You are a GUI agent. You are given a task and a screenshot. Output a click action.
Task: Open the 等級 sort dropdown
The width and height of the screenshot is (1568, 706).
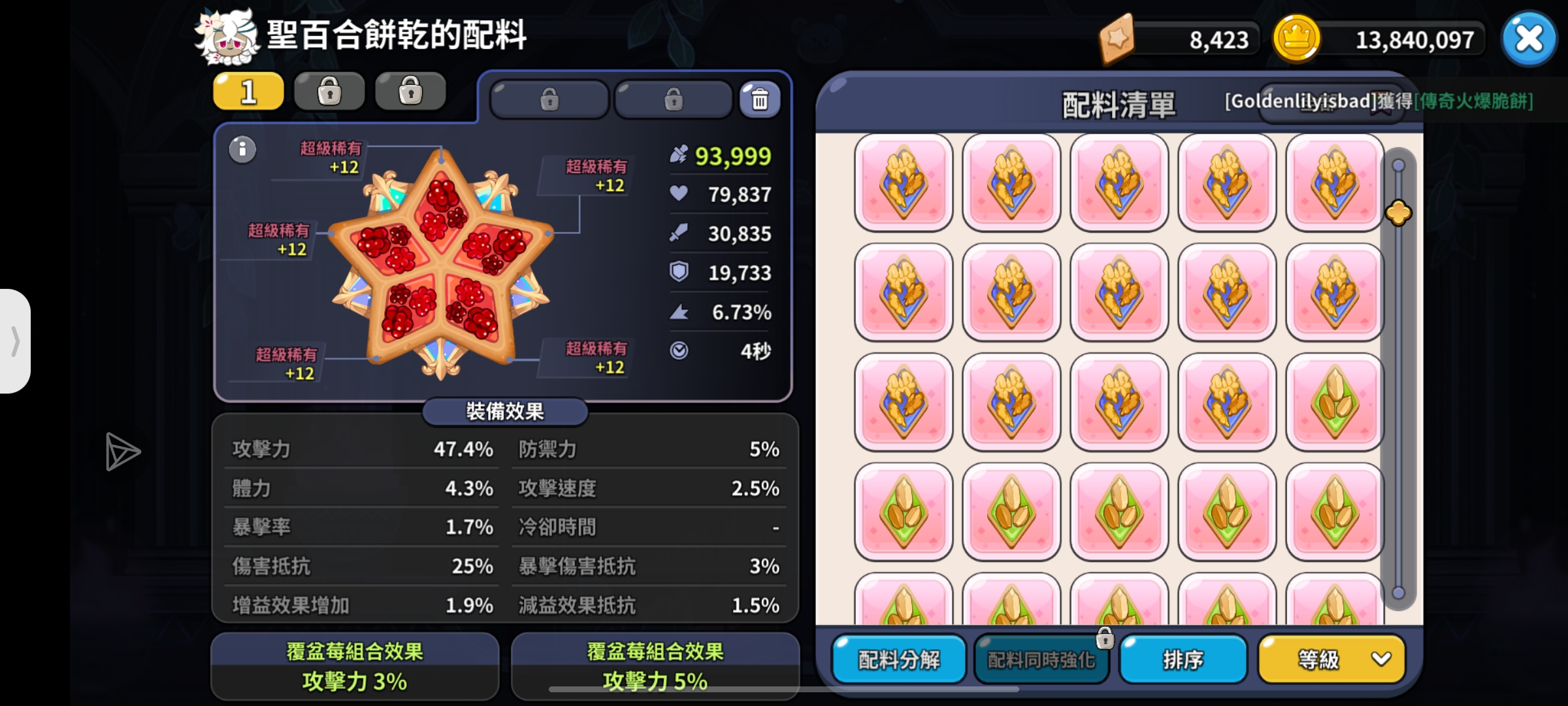1331,660
